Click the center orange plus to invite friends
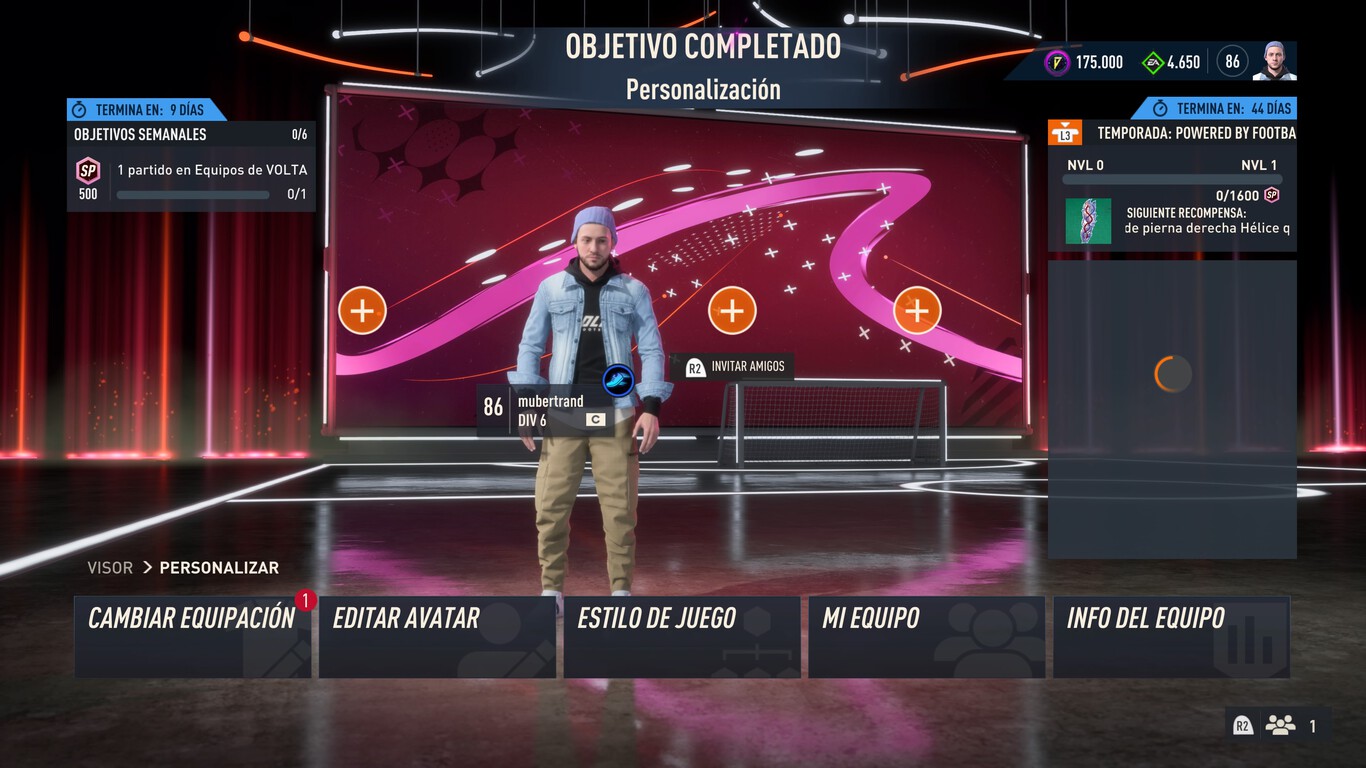 [732, 310]
